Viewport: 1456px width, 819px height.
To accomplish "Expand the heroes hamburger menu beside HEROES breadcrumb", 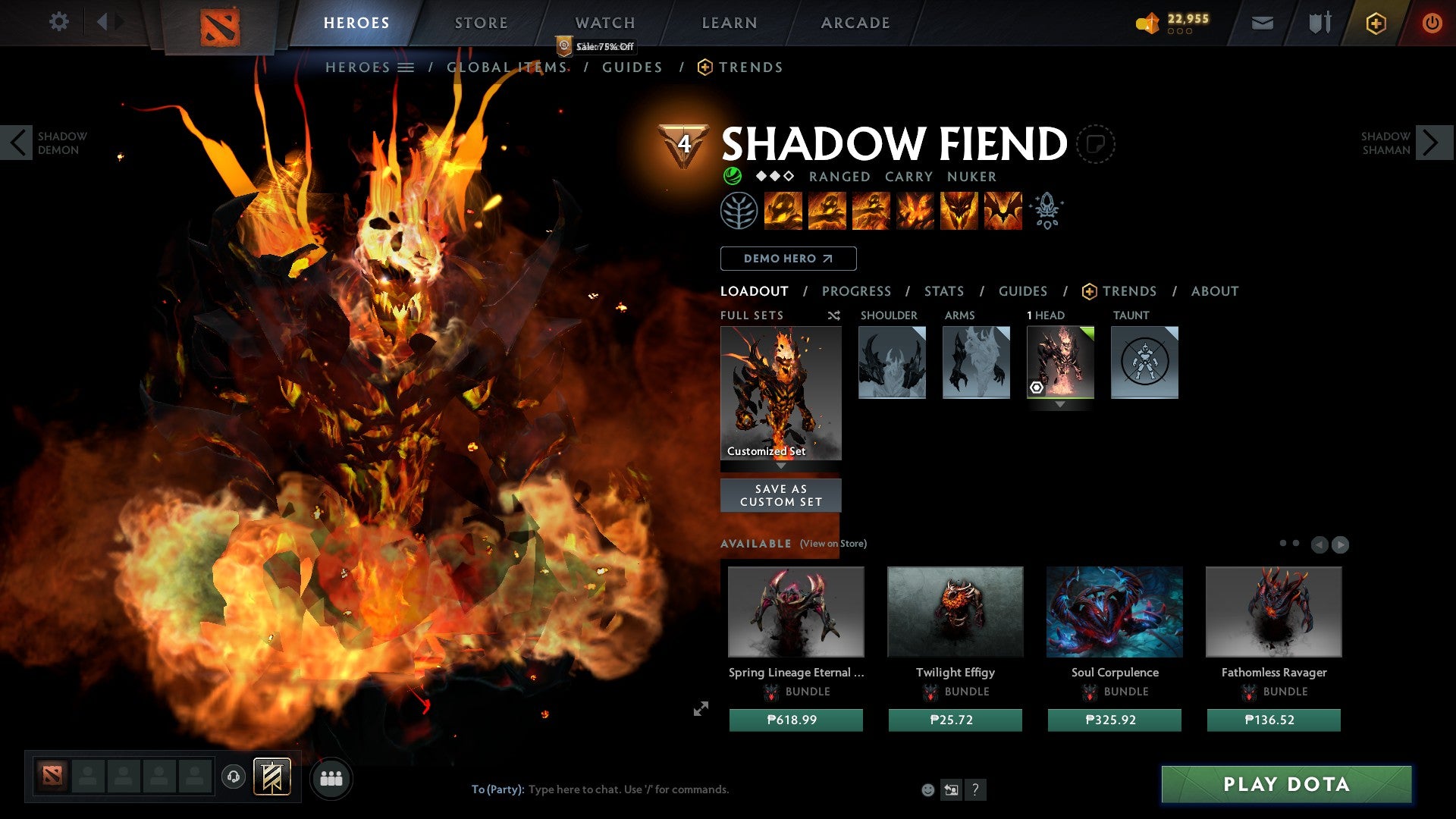I will [x=406, y=67].
